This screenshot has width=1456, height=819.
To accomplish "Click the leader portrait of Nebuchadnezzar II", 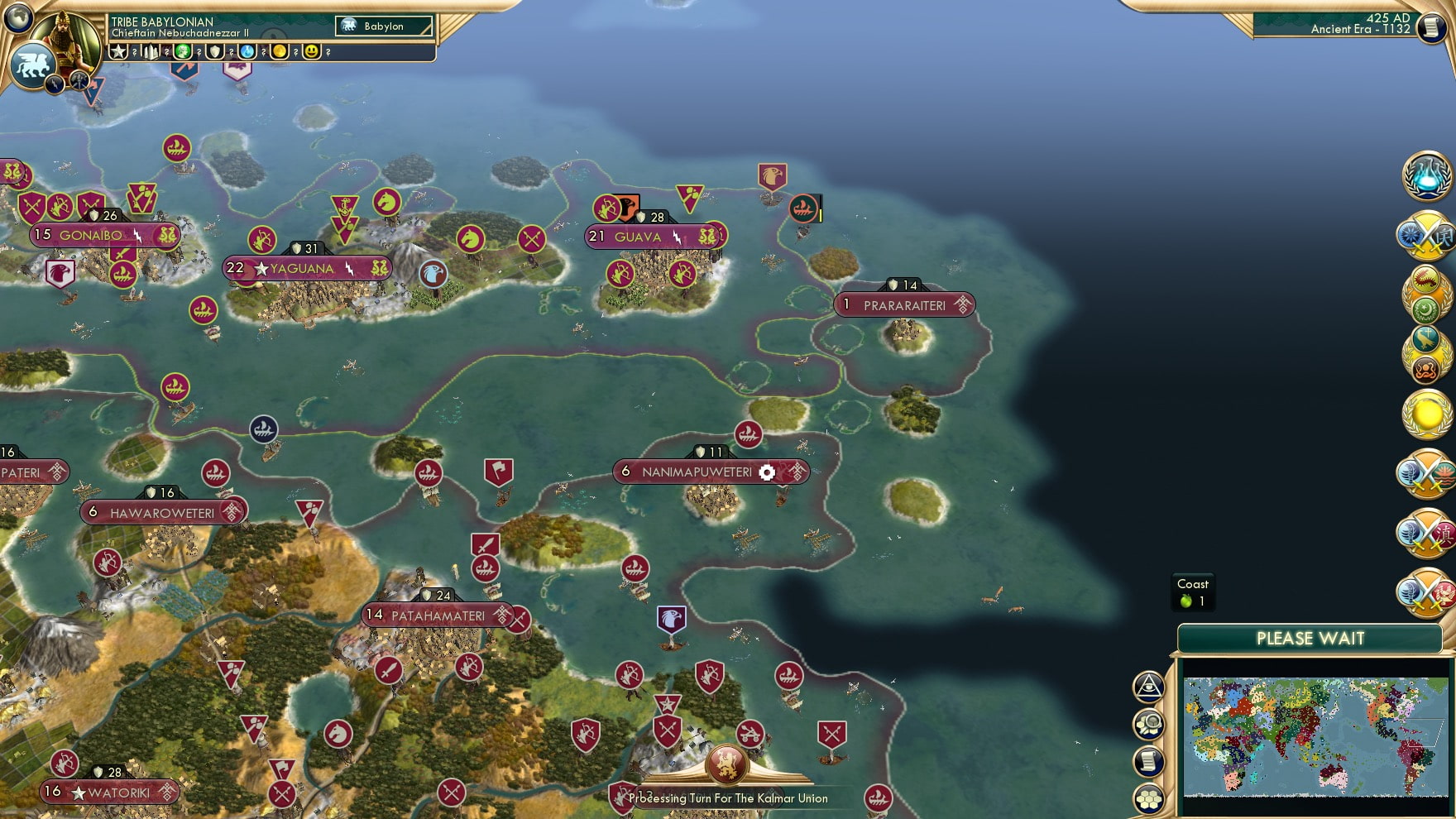I will point(64,40).
